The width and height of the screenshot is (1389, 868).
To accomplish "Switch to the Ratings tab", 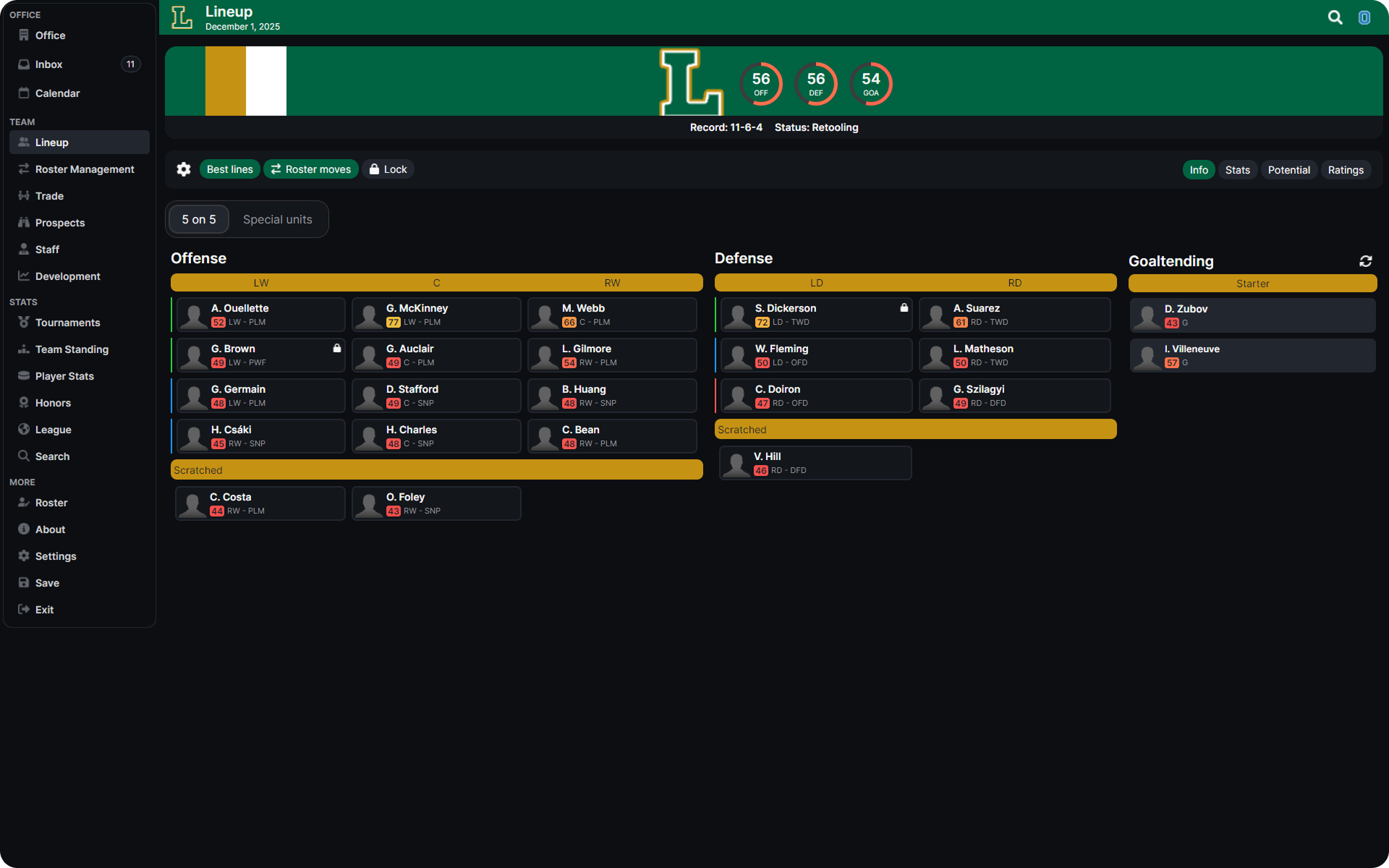I will tap(1346, 169).
